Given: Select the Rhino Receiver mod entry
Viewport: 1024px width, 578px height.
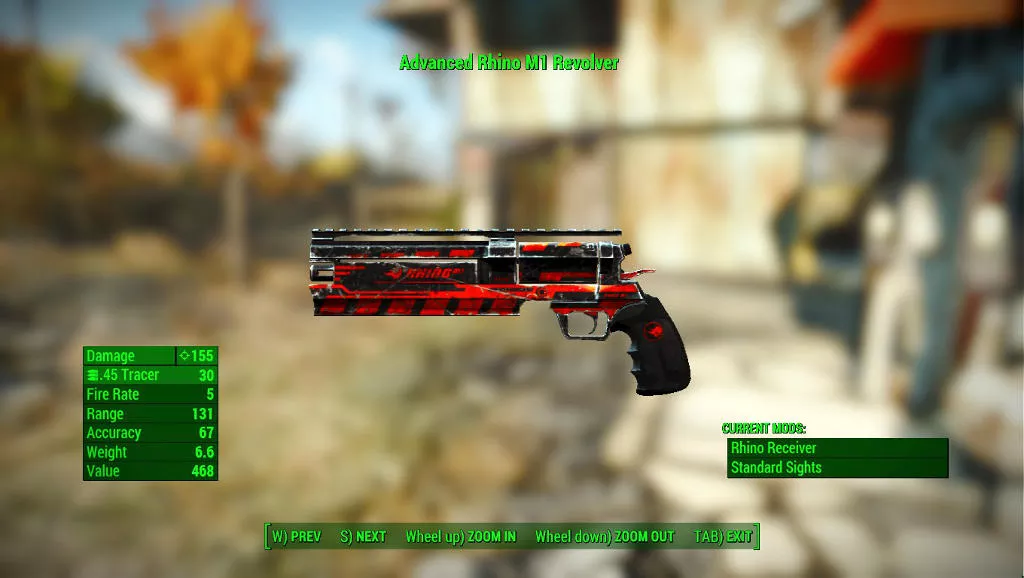Looking at the screenshot, I should 837,448.
